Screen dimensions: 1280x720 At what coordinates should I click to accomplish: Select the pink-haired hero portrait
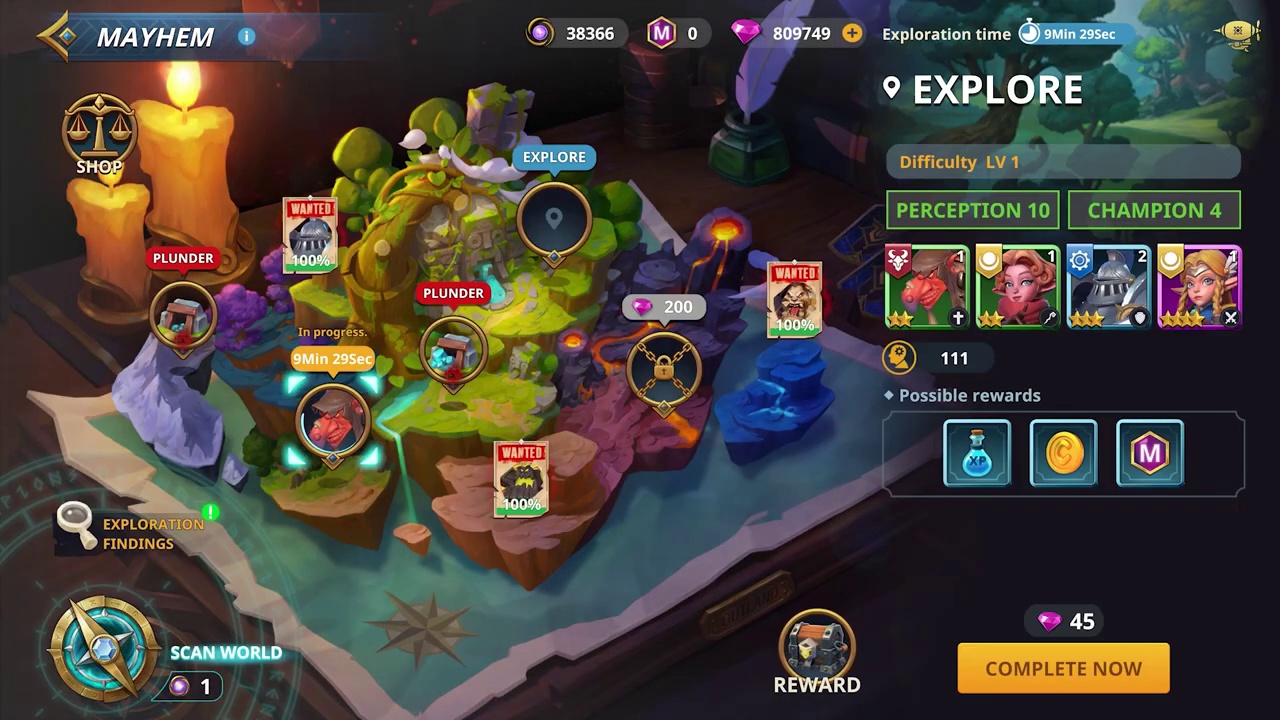[1017, 285]
